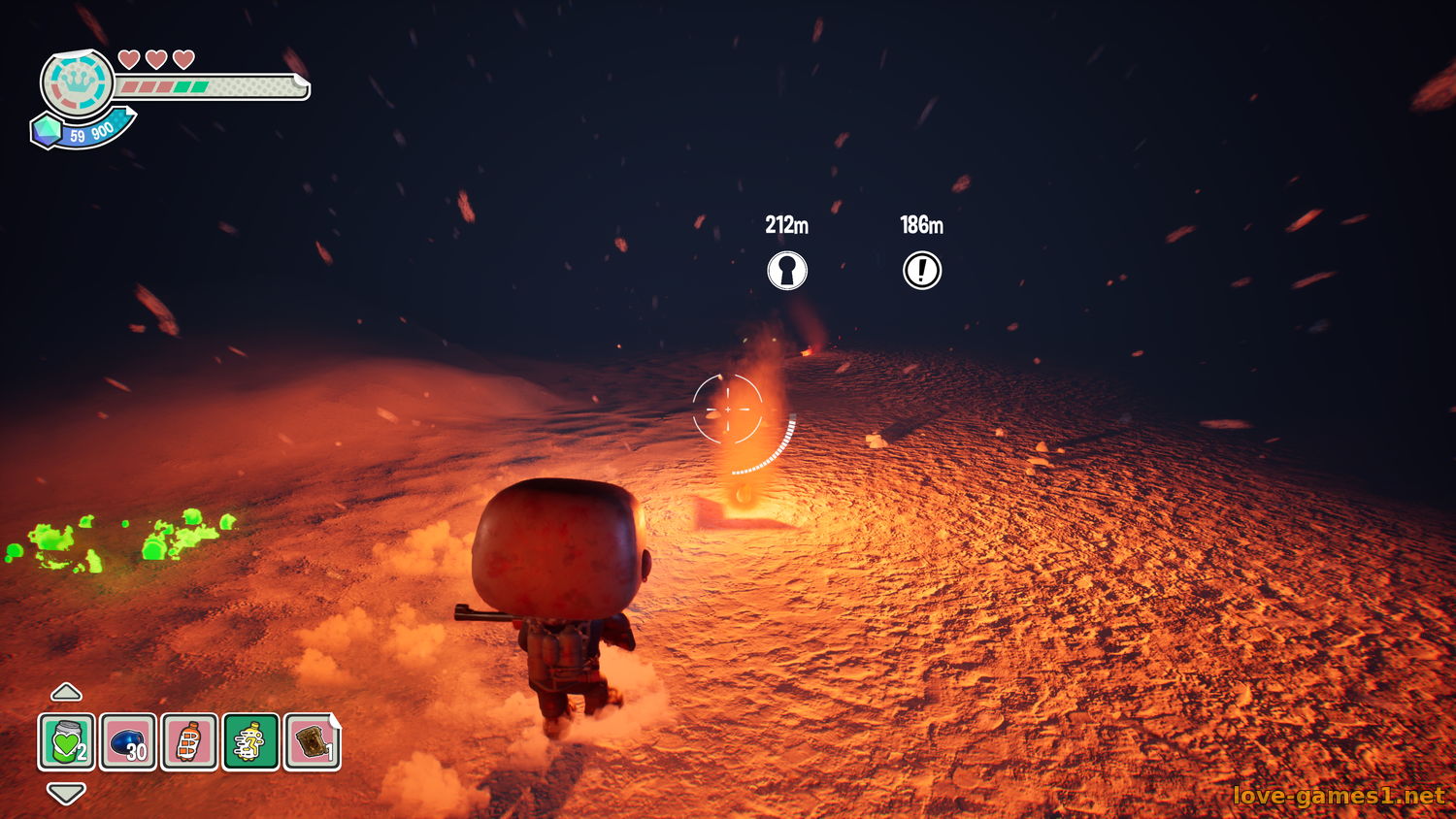Choose the orange bullet bottle slot
The height and width of the screenshot is (819, 1456).
(189, 742)
